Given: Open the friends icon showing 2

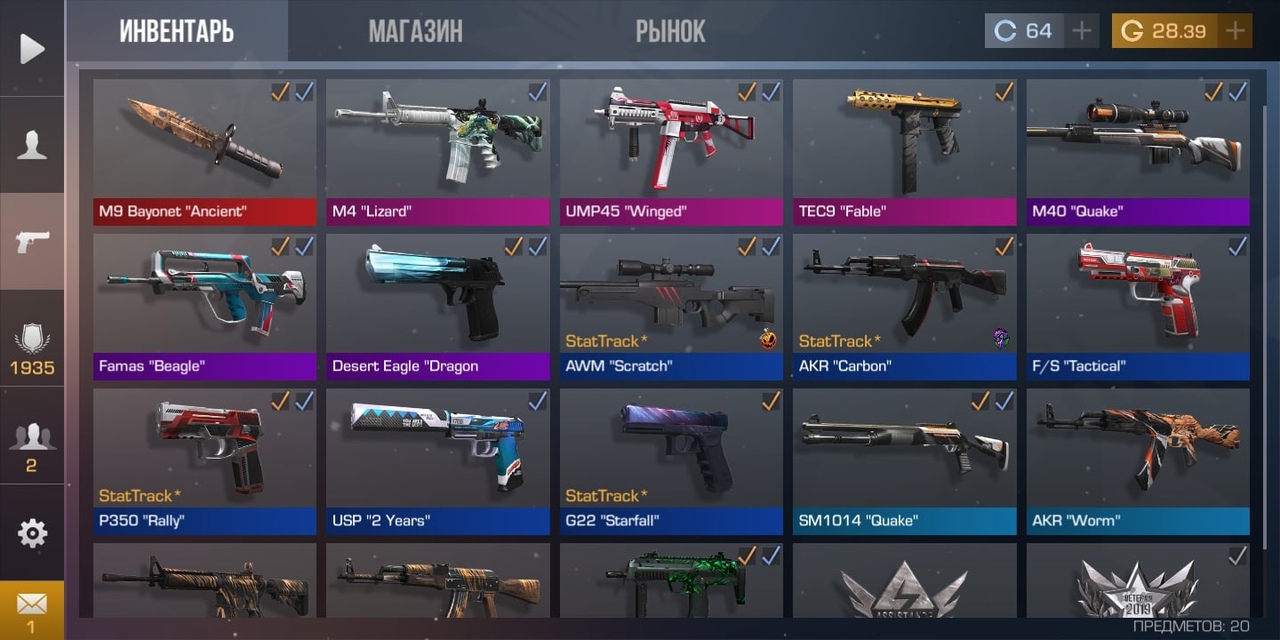Looking at the screenshot, I should pyautogui.click(x=32, y=445).
